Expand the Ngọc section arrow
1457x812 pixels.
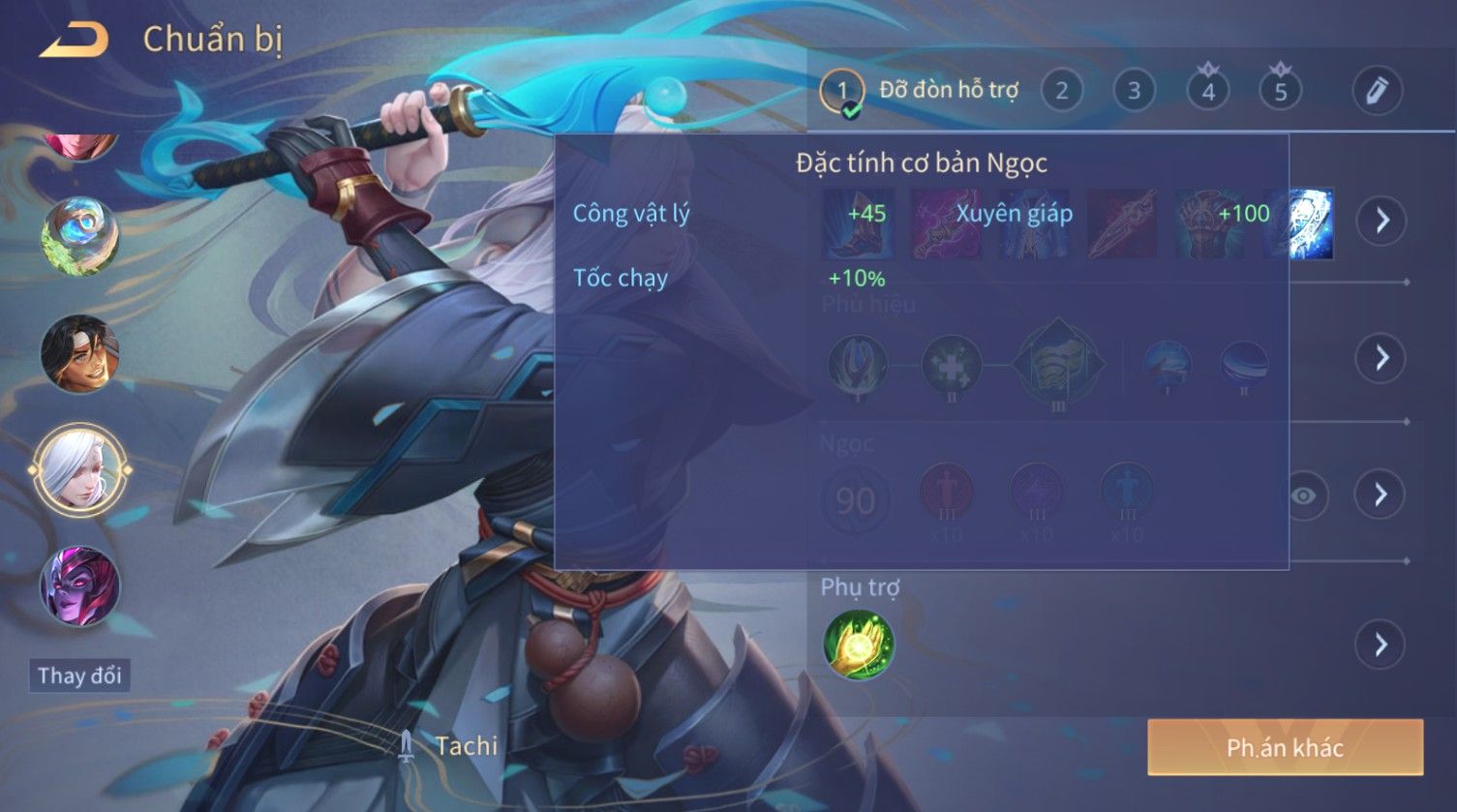[1381, 495]
